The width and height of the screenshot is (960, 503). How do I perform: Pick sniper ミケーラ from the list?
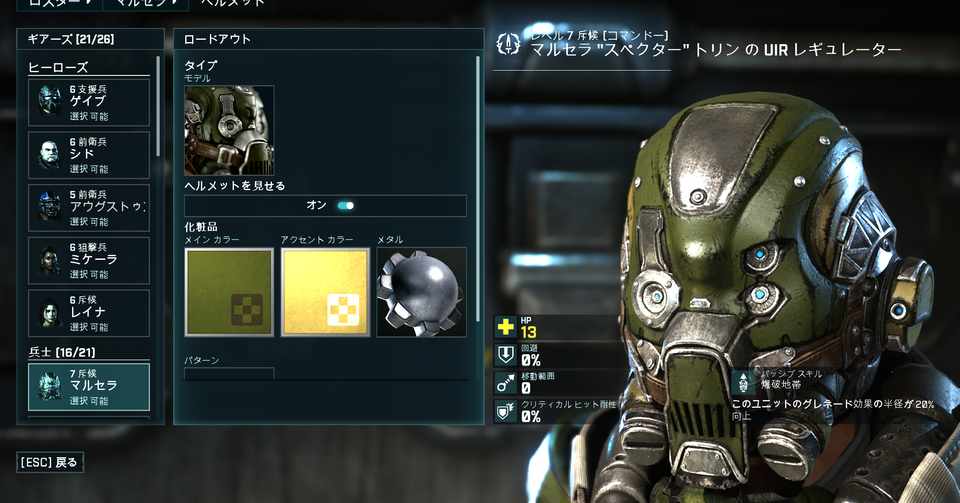pos(88,260)
